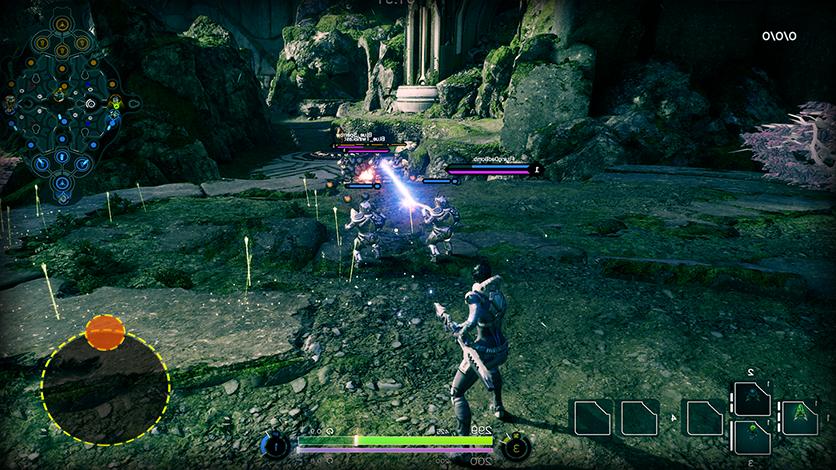This screenshot has width=836, height=470.
Task: Click the blue round level badge
Action: click(275, 446)
